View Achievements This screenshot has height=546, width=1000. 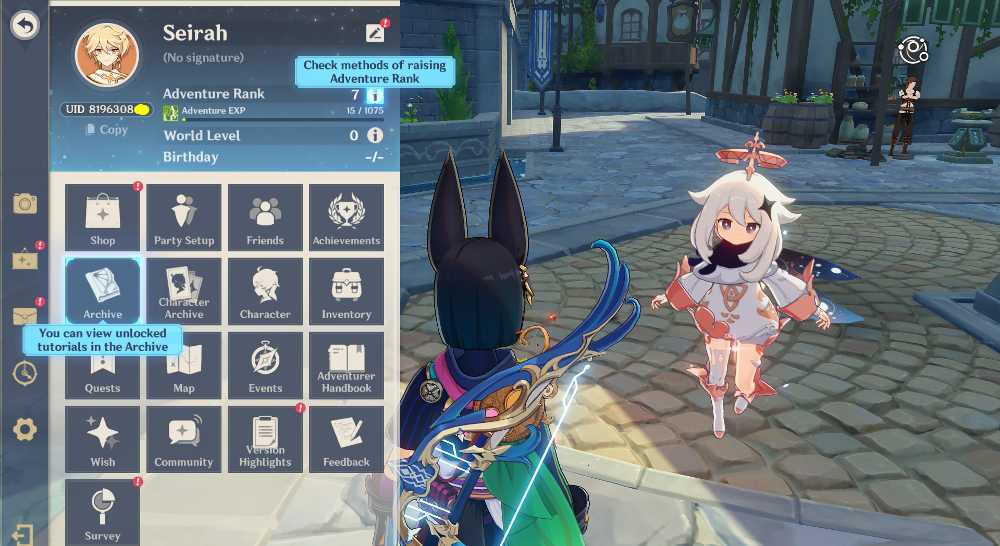pyautogui.click(x=346, y=217)
